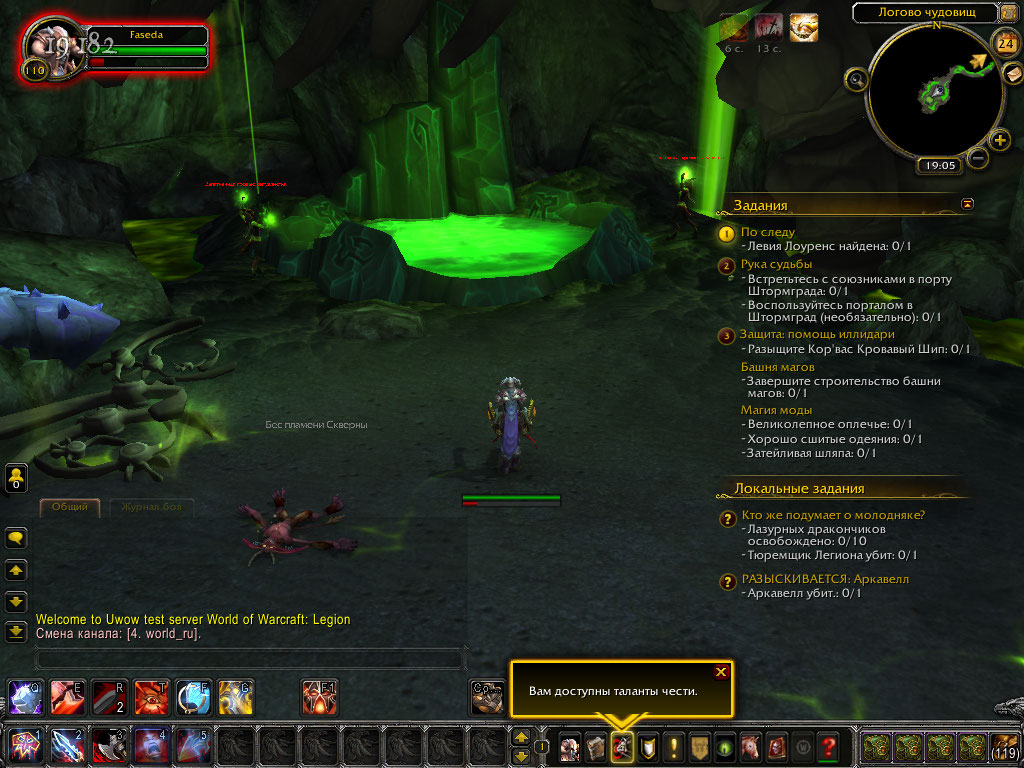The width and height of the screenshot is (1024, 768).
Task: Close the honor talents notification popup
Action: [x=720, y=672]
